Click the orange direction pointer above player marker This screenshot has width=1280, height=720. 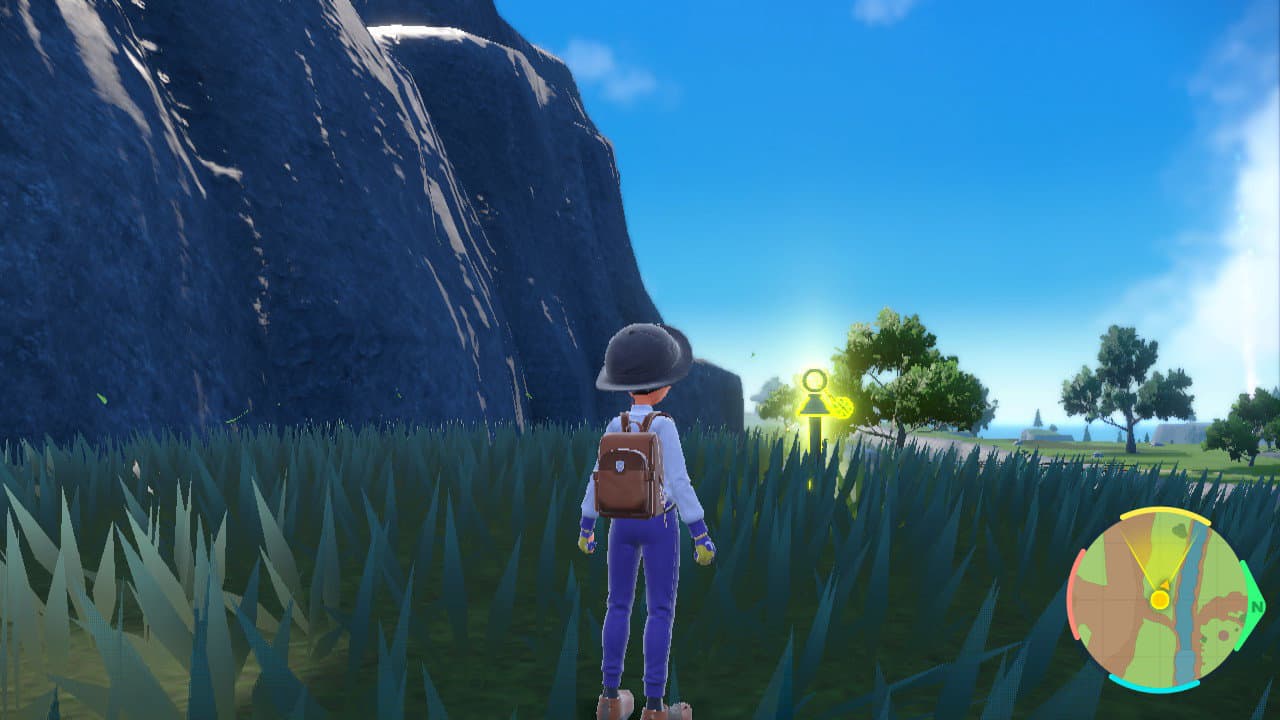point(1165,583)
